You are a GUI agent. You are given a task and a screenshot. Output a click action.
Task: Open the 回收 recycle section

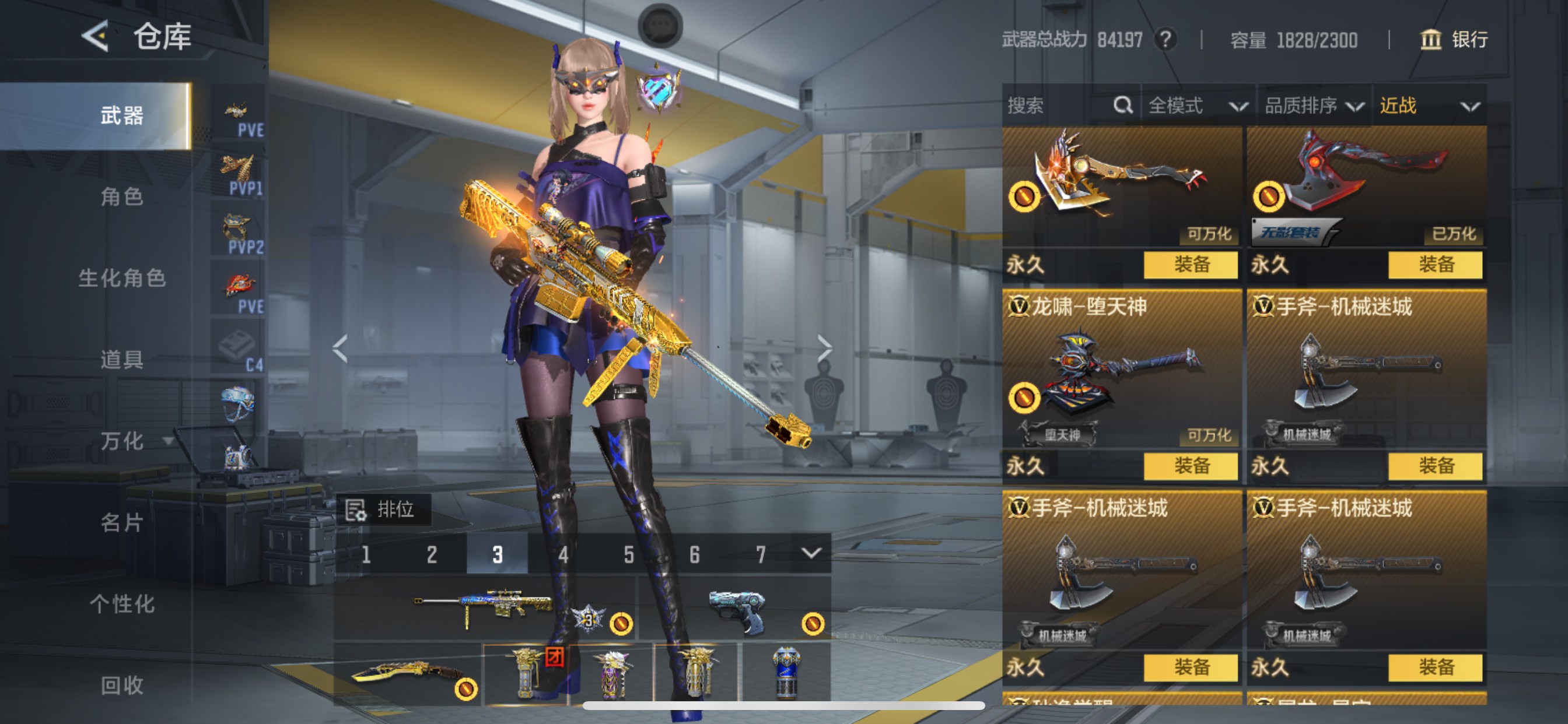(x=122, y=685)
